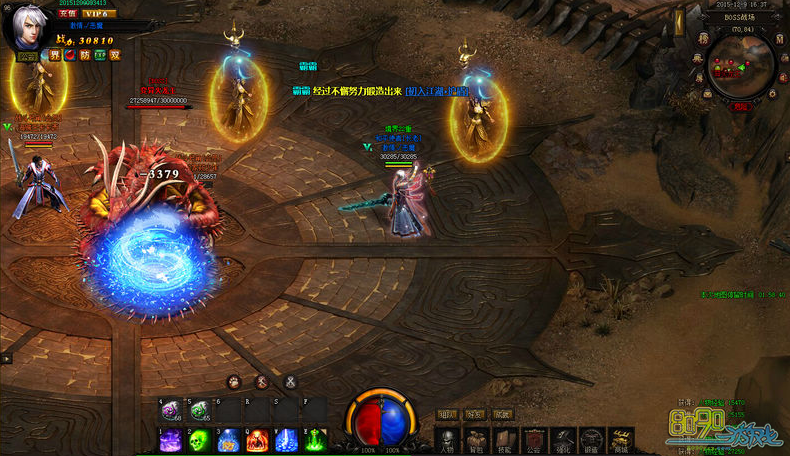Open the 充值 recharge button

tap(68, 14)
